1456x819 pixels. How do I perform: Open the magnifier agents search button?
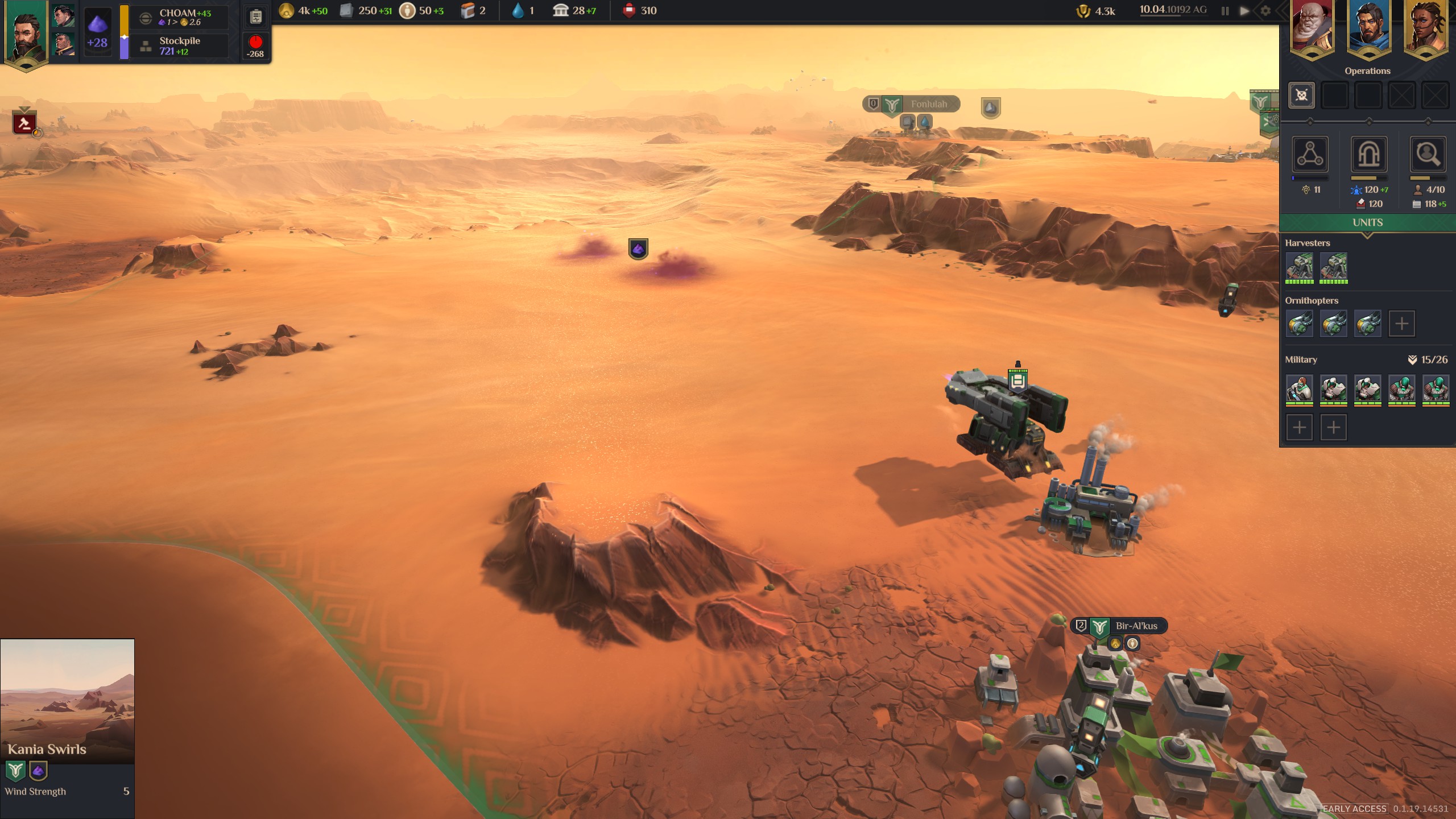(x=1427, y=154)
